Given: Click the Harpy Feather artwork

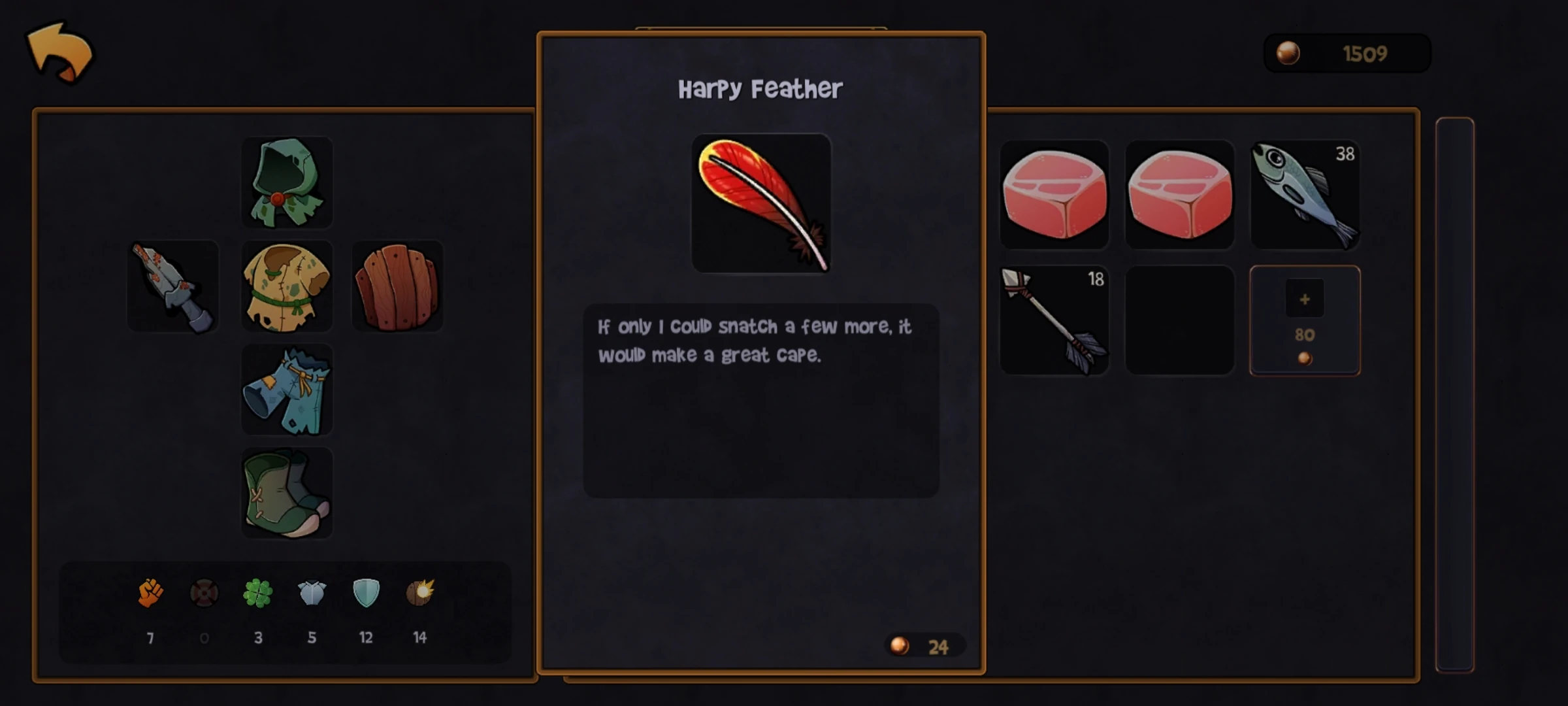Looking at the screenshot, I should (x=762, y=203).
